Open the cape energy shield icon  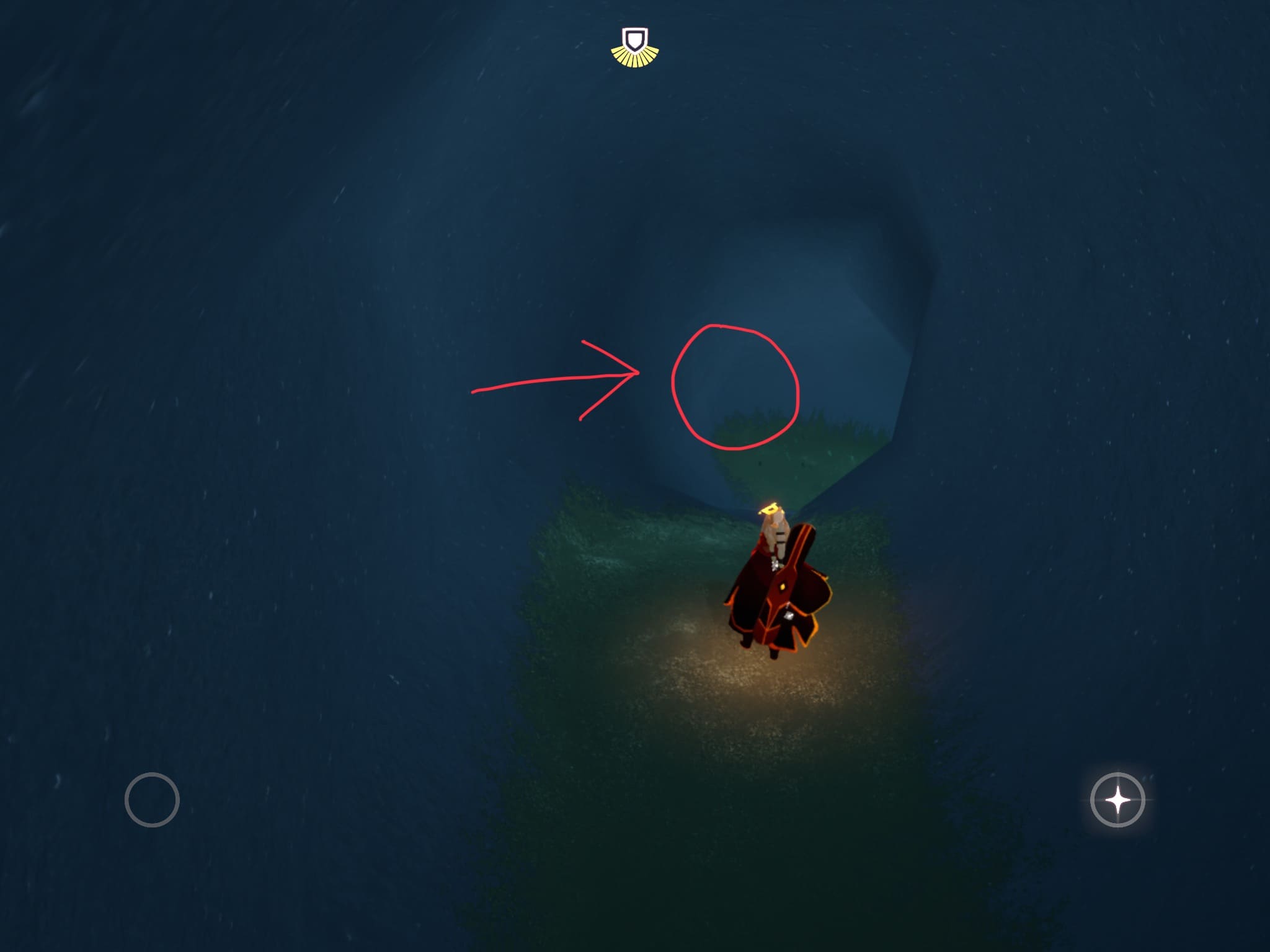pyautogui.click(x=634, y=46)
